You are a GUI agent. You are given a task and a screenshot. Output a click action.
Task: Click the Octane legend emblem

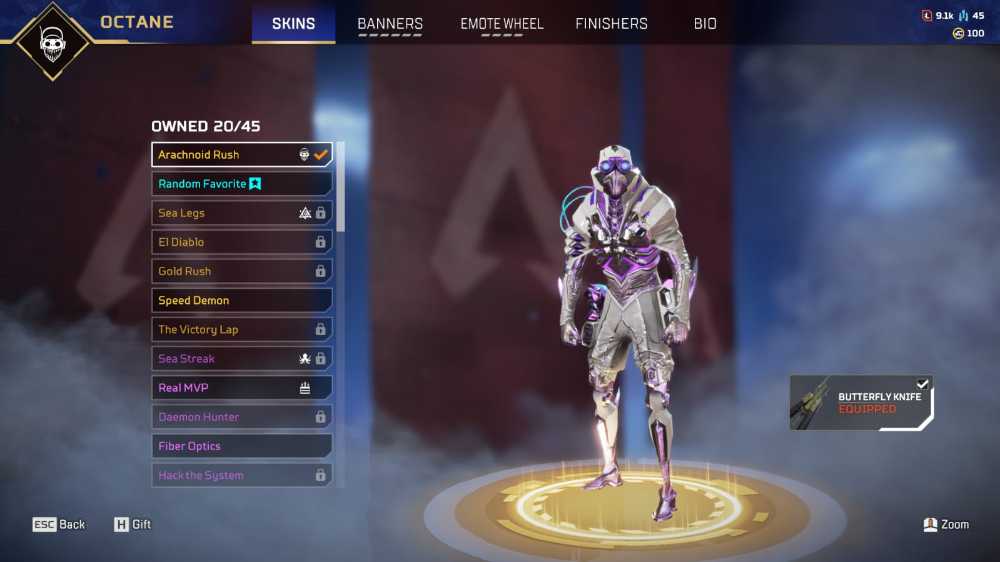pos(50,40)
